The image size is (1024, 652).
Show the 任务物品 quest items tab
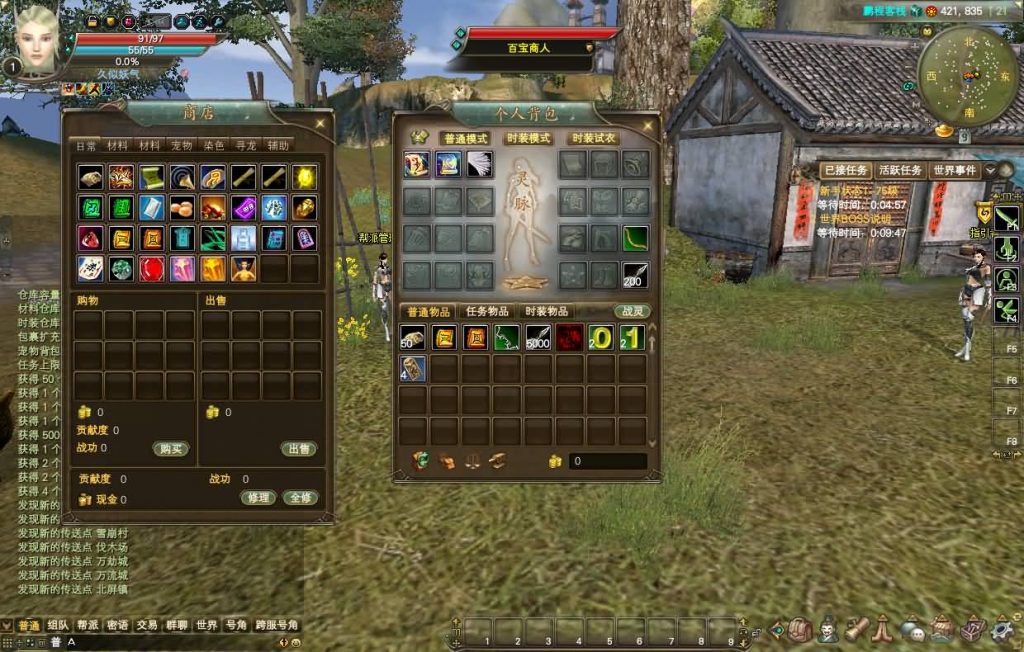tap(487, 311)
